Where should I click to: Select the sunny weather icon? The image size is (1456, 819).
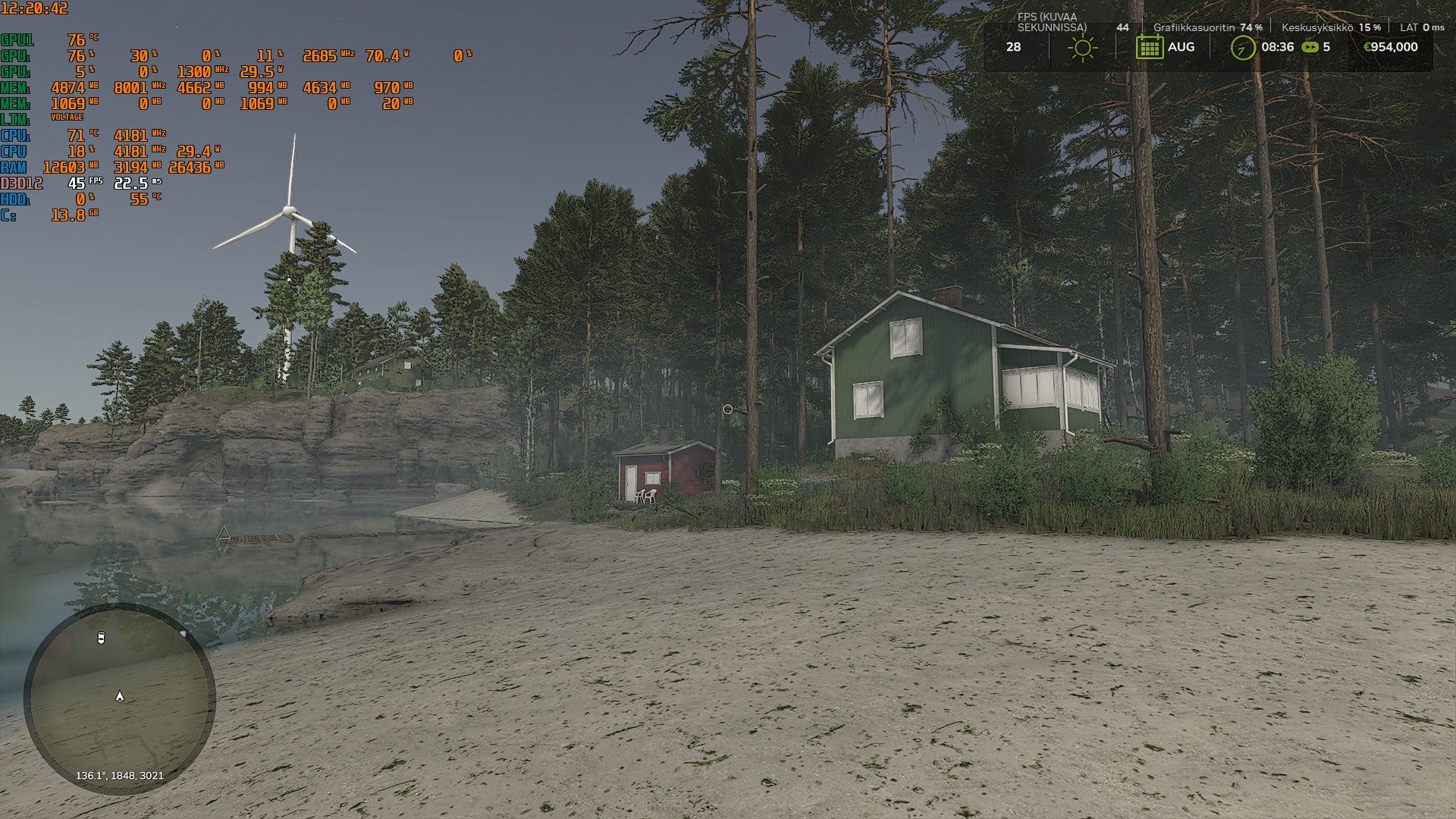point(1082,48)
